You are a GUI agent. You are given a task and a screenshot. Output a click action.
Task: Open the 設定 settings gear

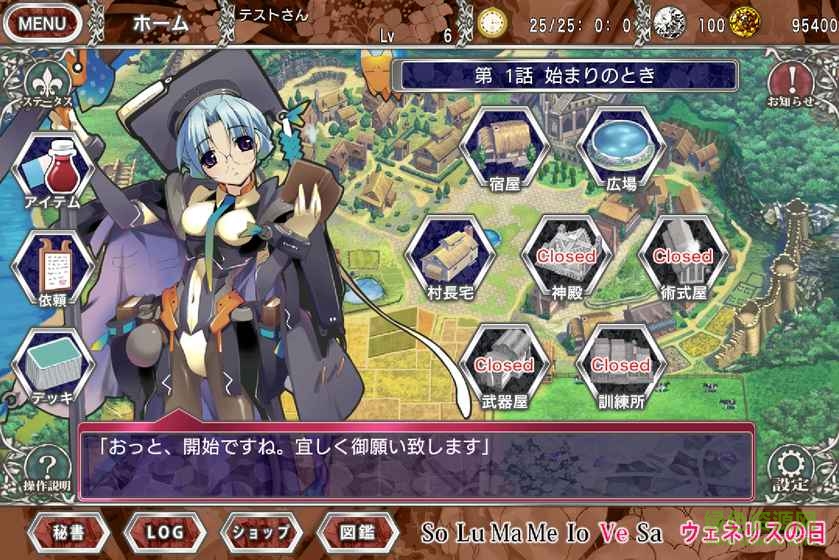click(x=791, y=467)
